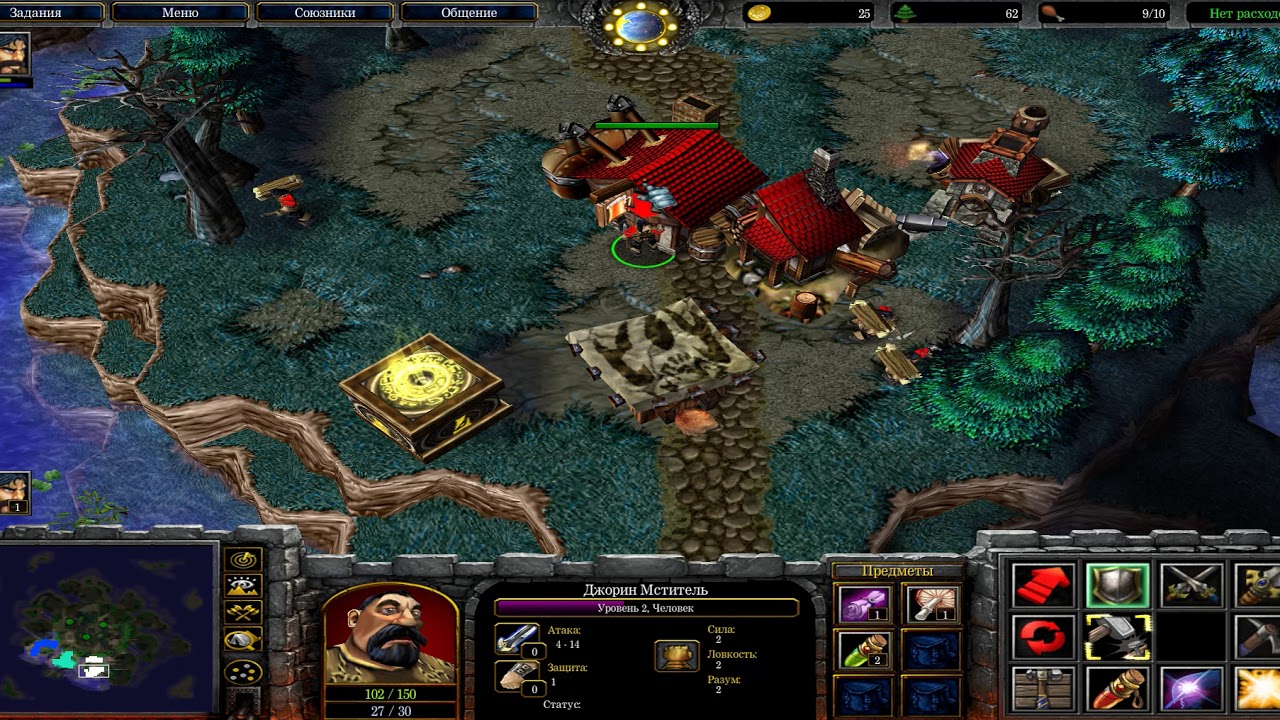Select the red circular arrows command

click(1043, 637)
